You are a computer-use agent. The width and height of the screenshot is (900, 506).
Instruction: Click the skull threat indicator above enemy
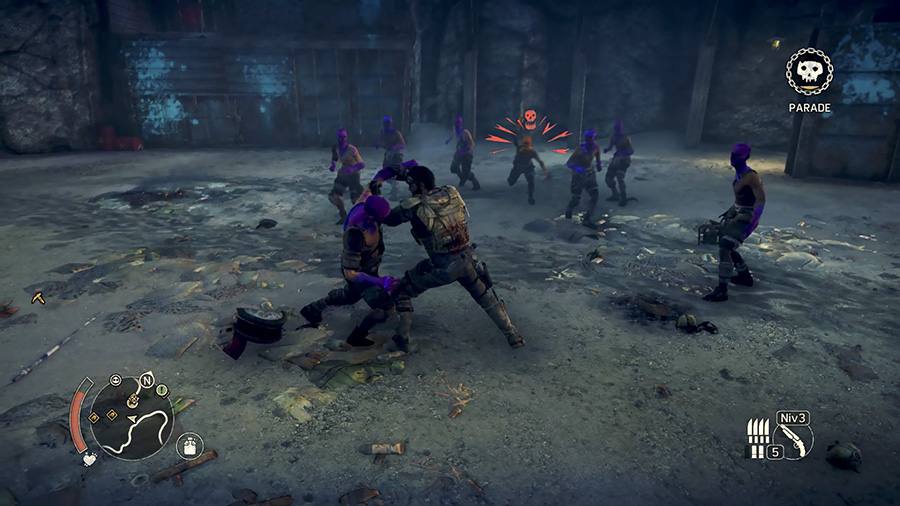pyautogui.click(x=529, y=119)
